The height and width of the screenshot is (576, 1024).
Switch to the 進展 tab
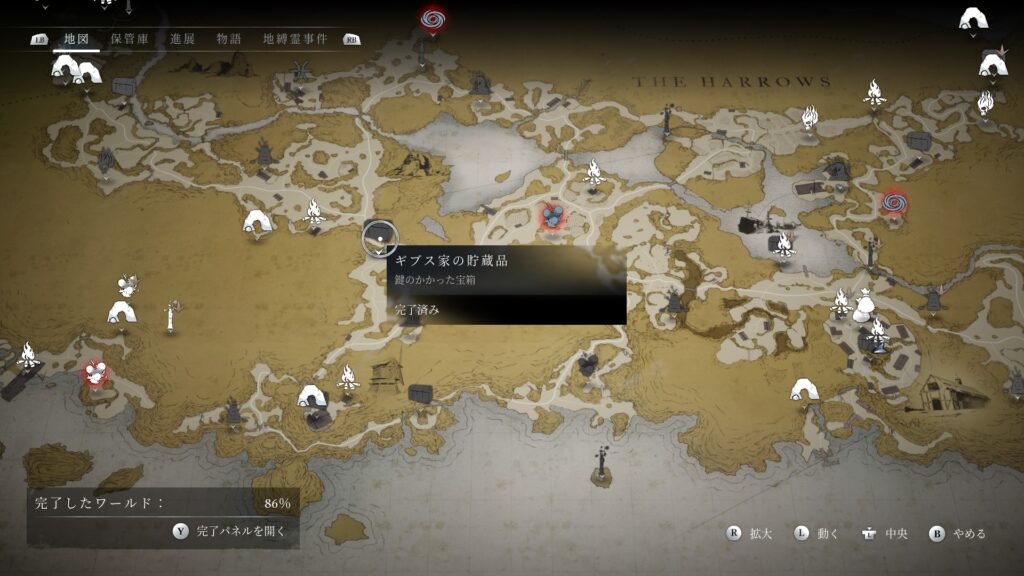click(182, 39)
